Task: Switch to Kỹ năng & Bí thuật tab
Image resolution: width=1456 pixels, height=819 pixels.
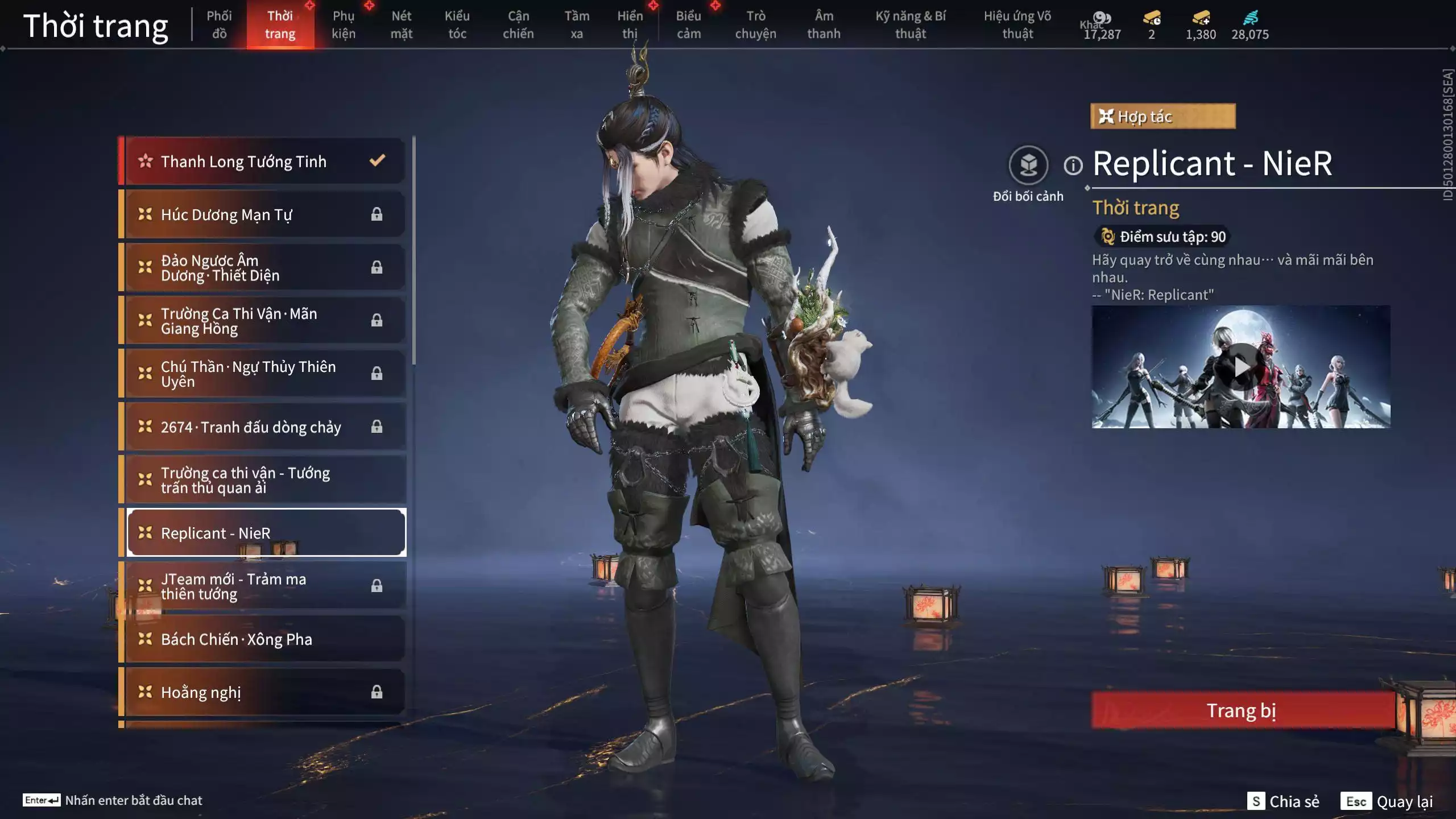Action: point(910,24)
